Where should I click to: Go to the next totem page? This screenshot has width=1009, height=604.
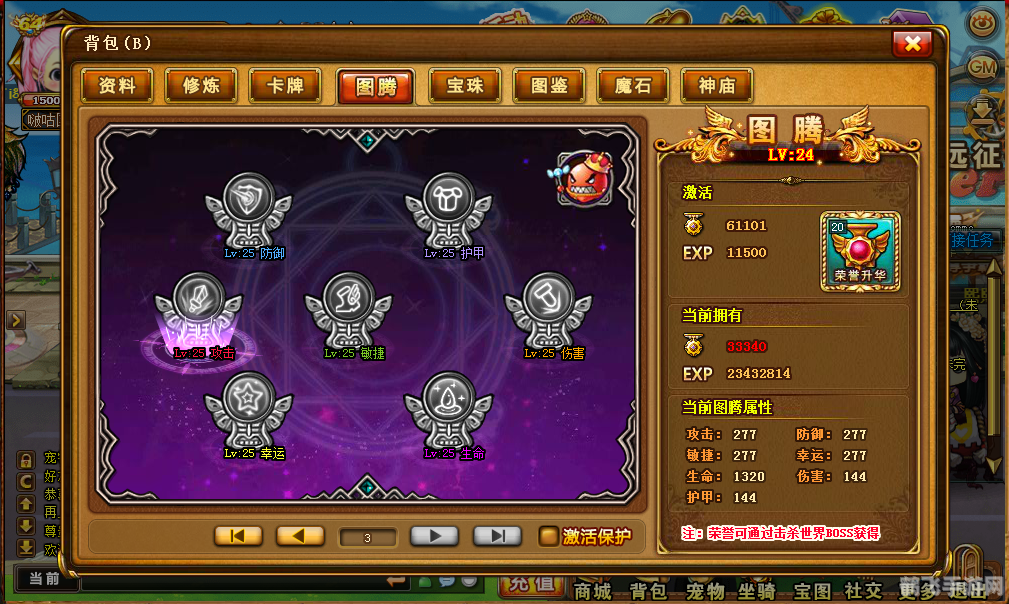(x=434, y=536)
